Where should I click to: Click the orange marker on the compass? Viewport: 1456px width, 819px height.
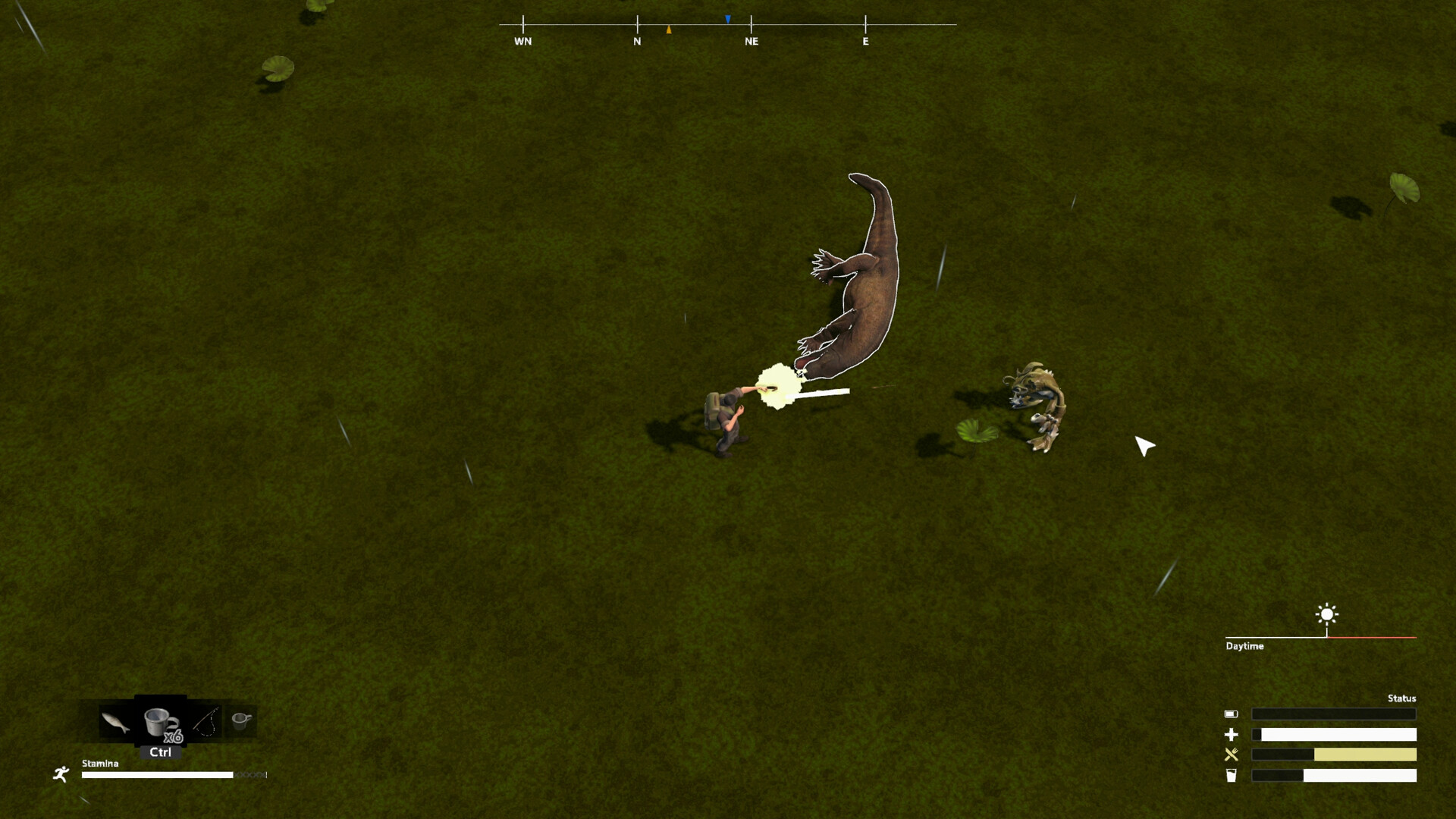pyautogui.click(x=668, y=28)
